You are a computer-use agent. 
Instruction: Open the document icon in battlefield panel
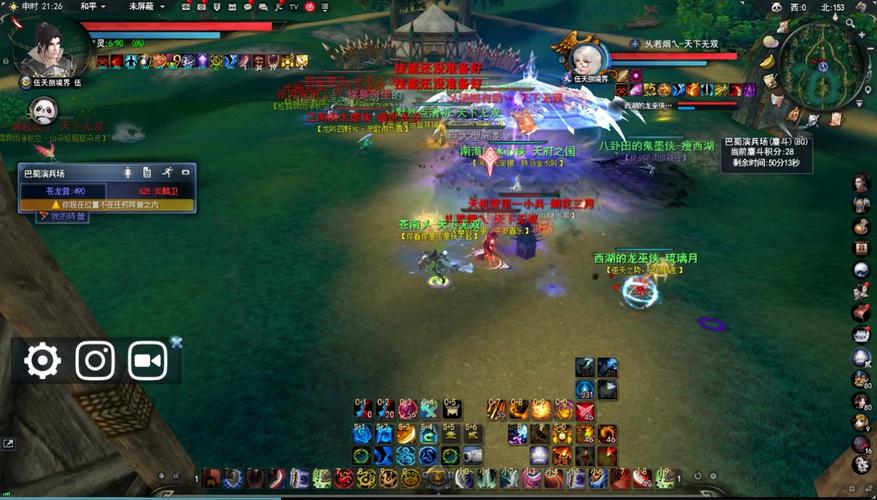click(x=147, y=173)
